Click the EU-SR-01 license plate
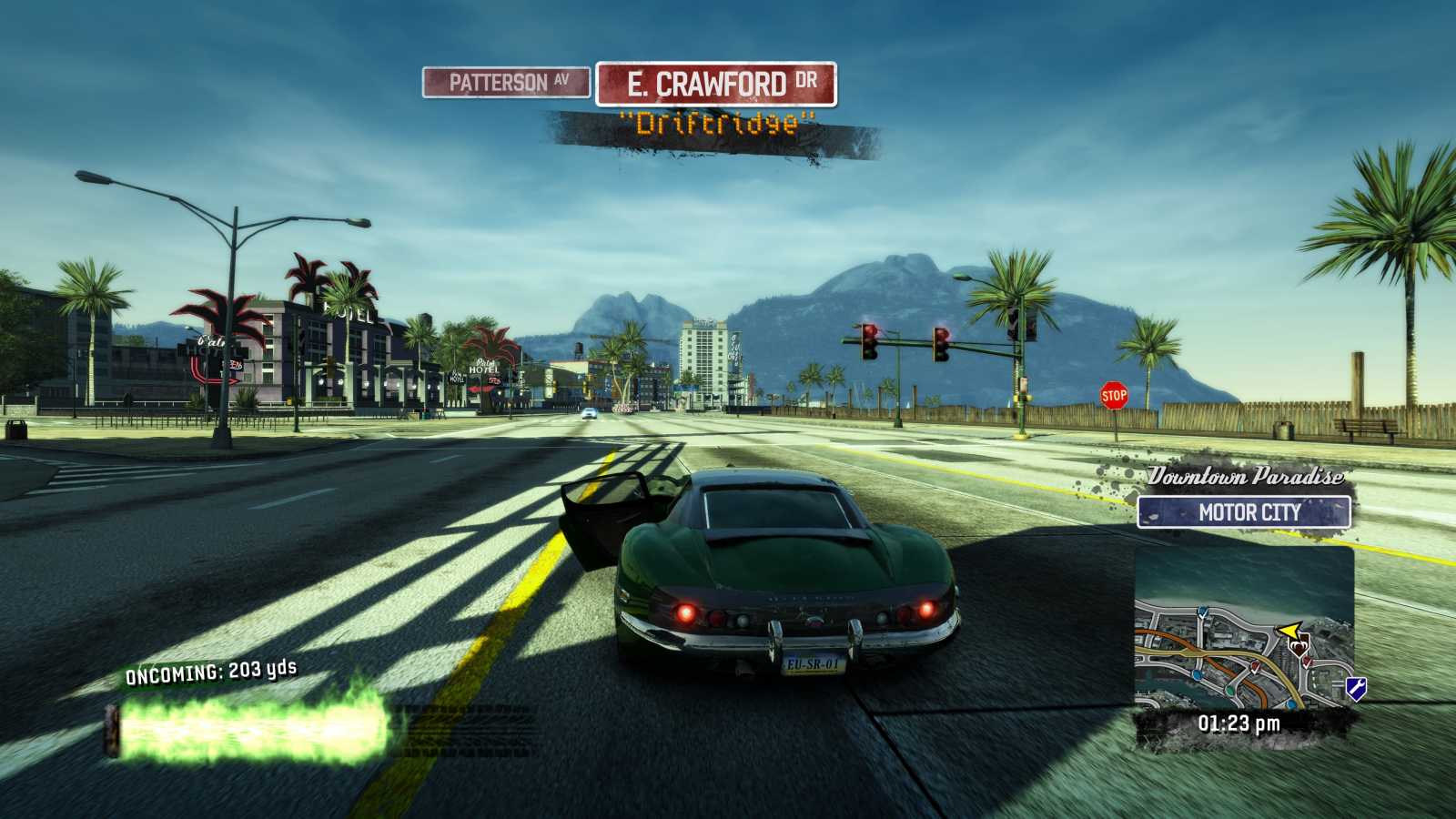 point(811,664)
